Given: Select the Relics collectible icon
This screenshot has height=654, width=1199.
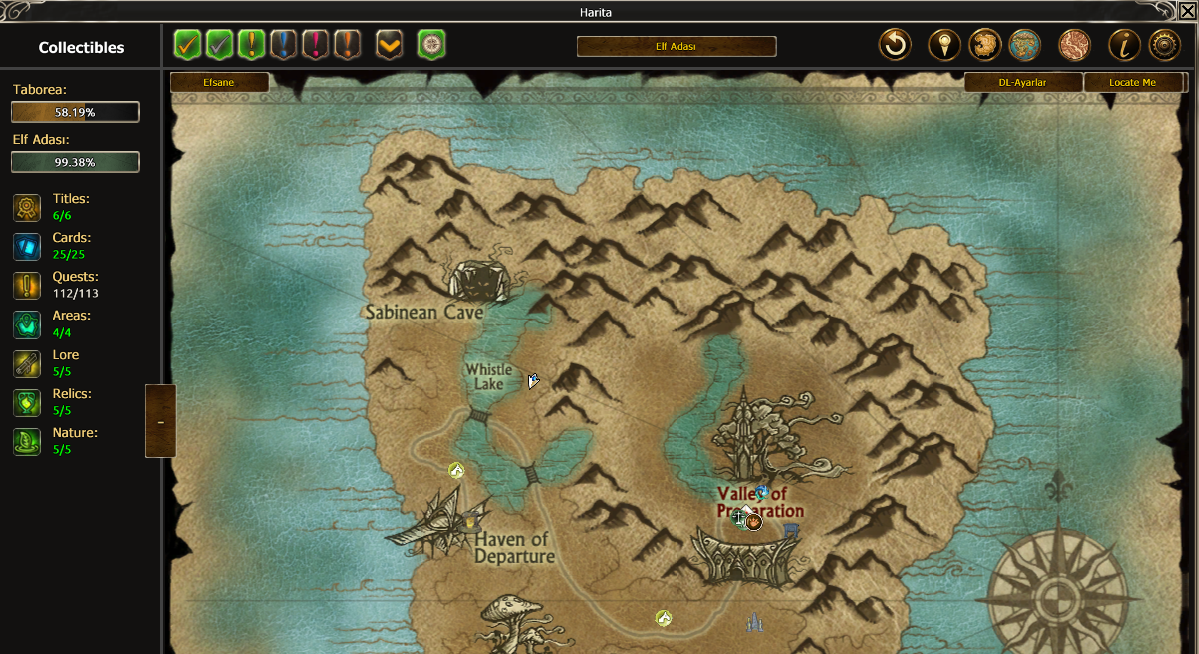Looking at the screenshot, I should (27, 402).
